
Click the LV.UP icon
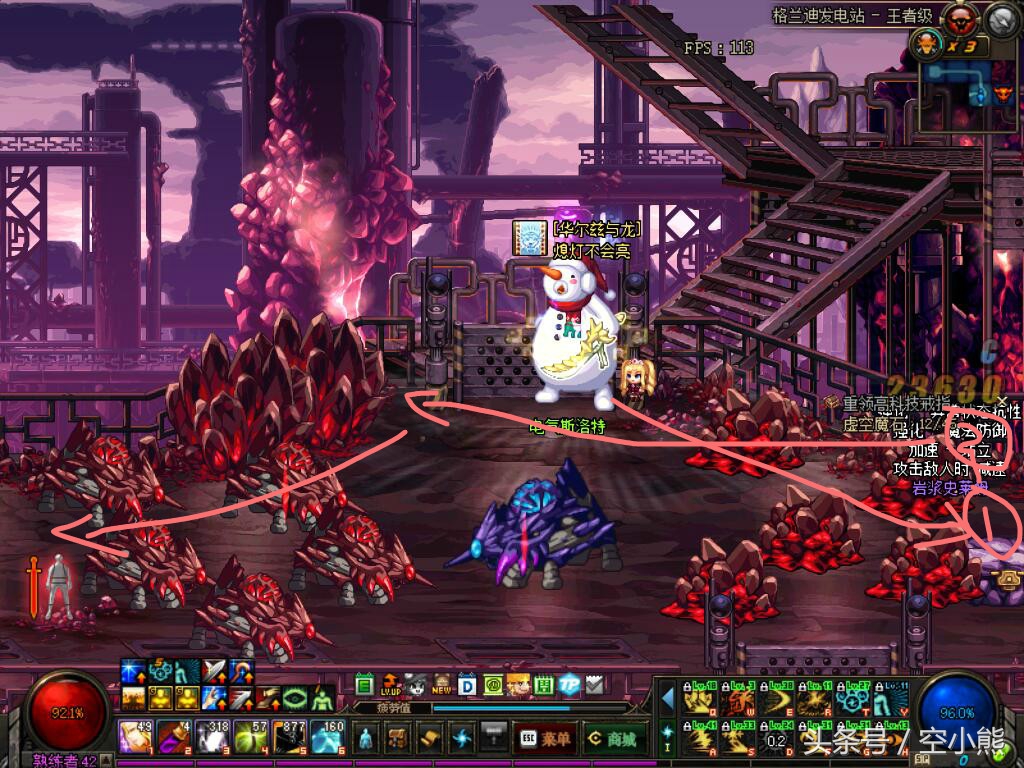[389, 685]
